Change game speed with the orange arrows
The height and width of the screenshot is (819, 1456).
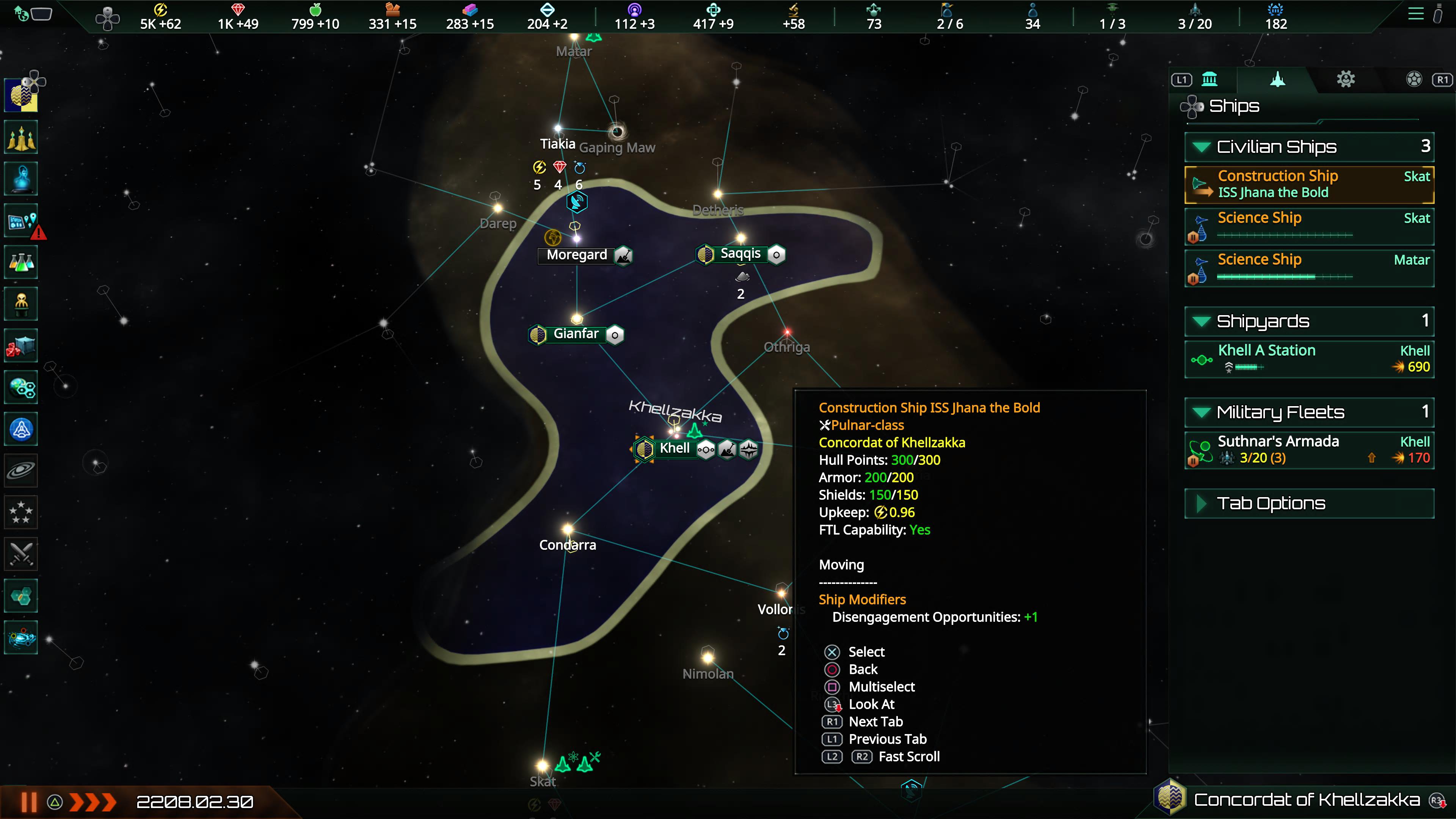tap(93, 802)
